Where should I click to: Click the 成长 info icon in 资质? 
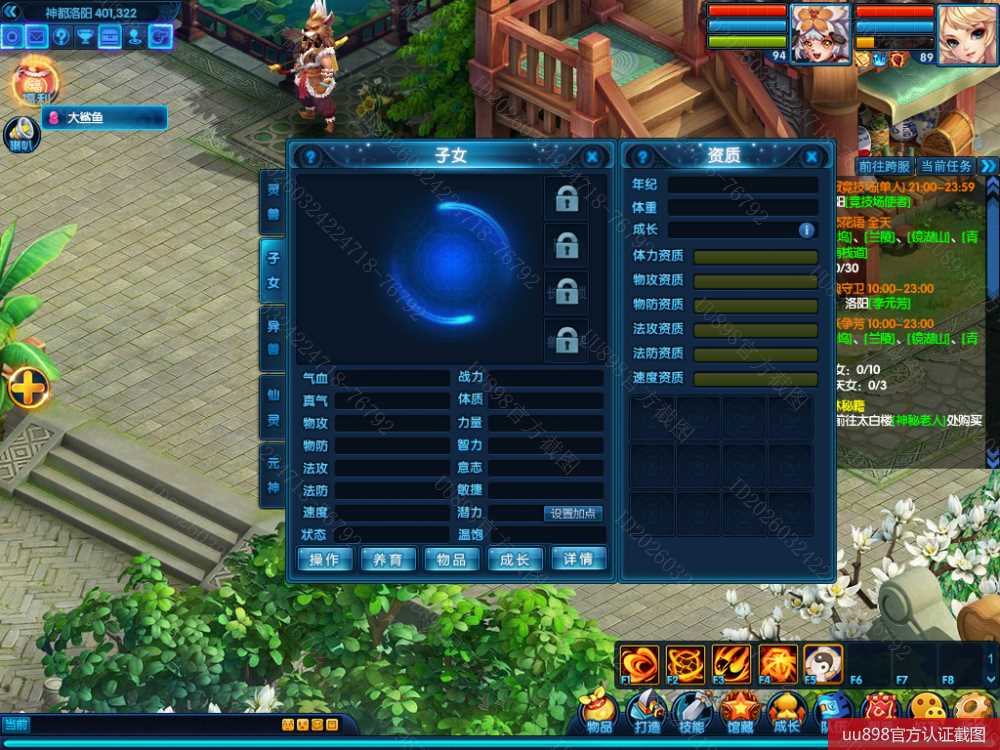(x=806, y=230)
